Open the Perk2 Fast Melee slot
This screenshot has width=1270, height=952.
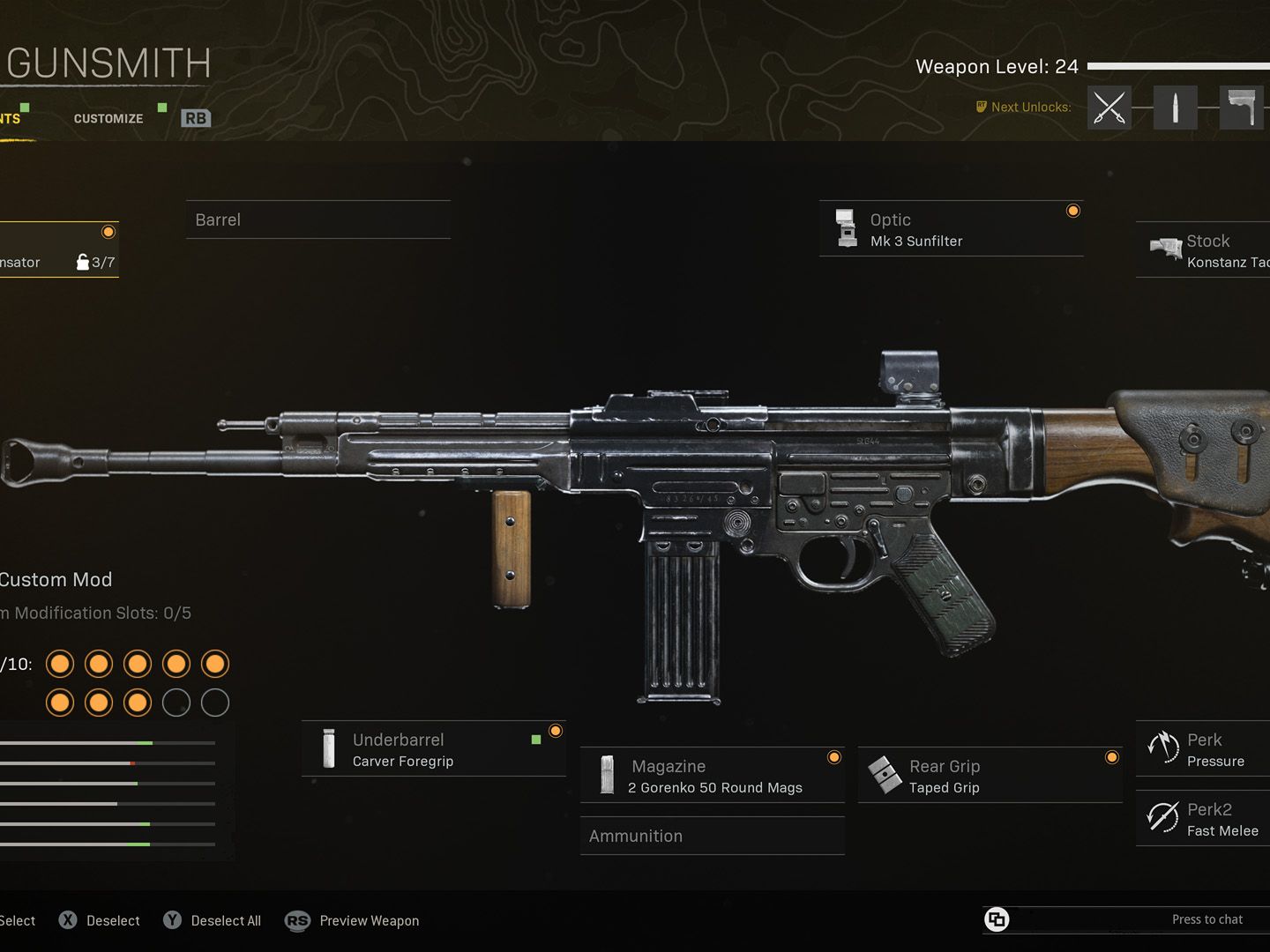[x=1205, y=819]
